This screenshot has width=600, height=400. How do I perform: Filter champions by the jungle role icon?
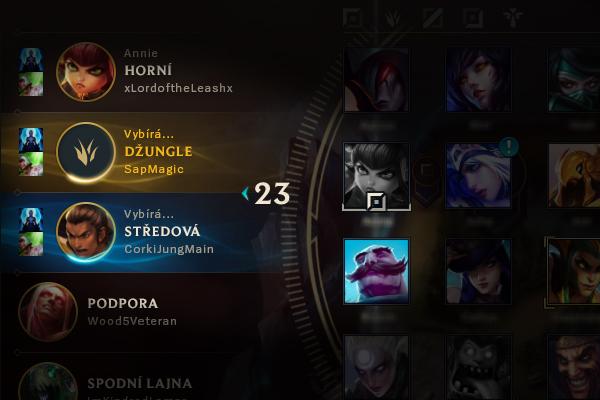coord(393,17)
